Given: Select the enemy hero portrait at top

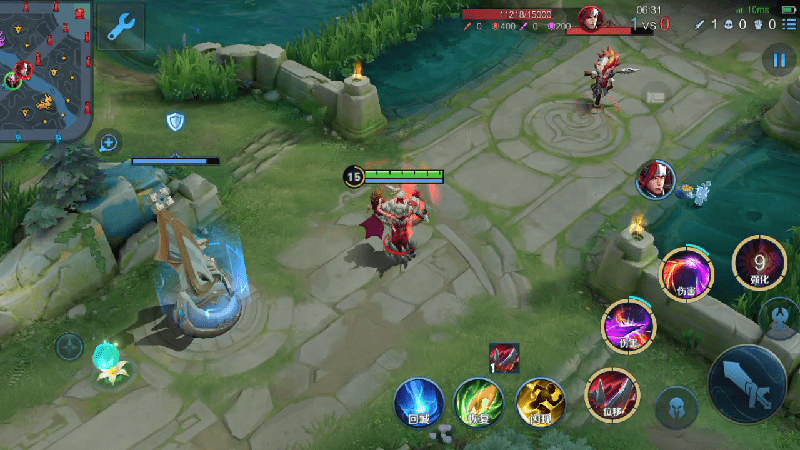Looking at the screenshot, I should click(x=591, y=18).
